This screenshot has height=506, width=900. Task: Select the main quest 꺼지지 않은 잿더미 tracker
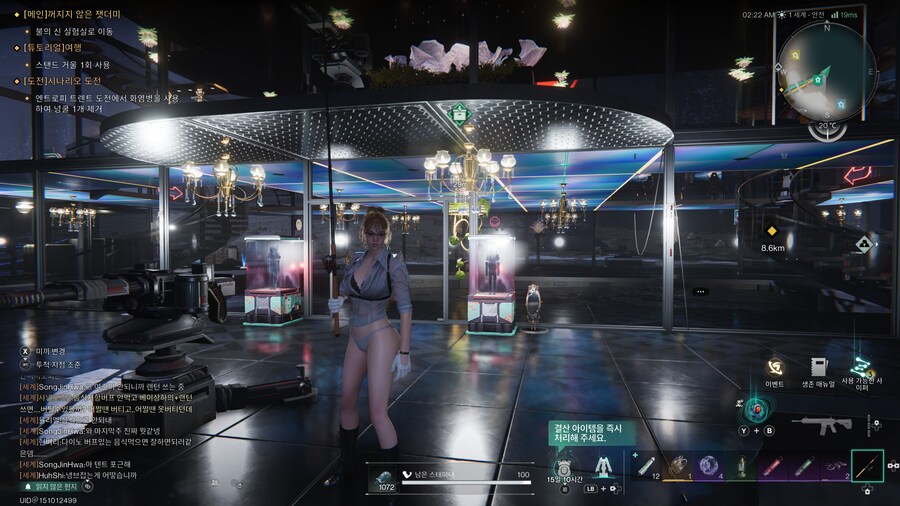tap(78, 16)
